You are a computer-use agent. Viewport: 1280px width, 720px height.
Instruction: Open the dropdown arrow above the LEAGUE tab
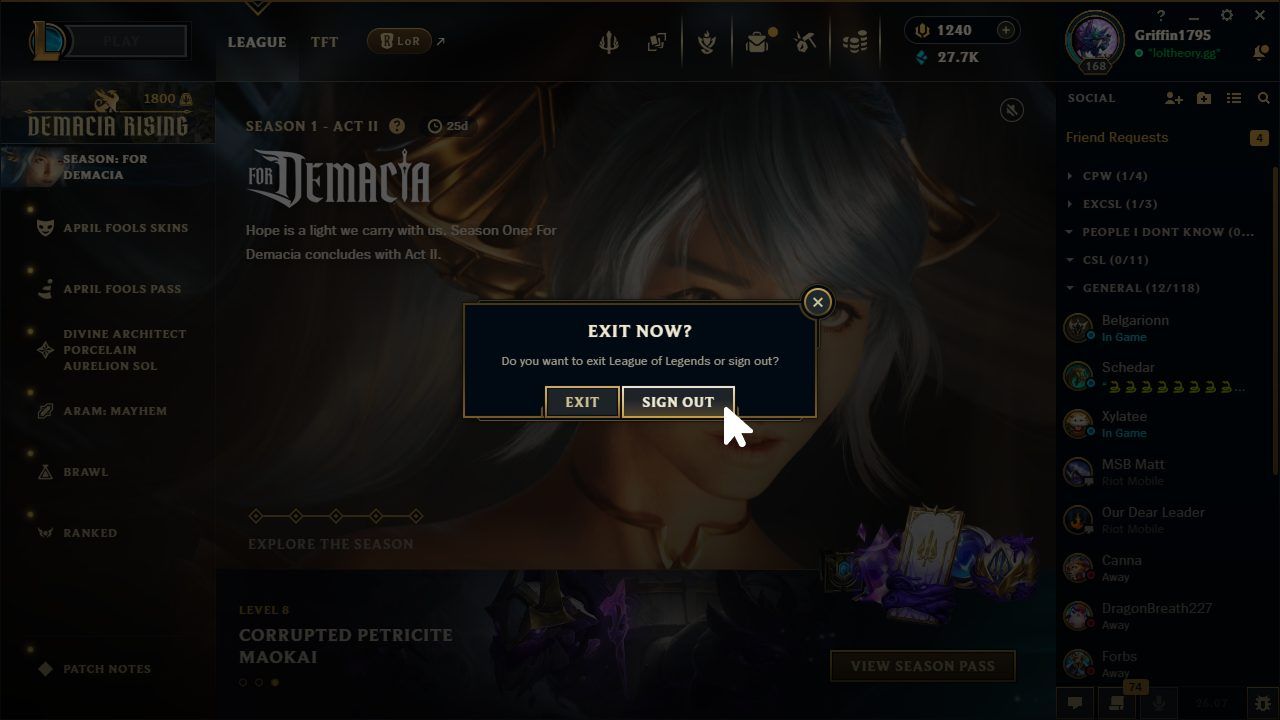(257, 7)
